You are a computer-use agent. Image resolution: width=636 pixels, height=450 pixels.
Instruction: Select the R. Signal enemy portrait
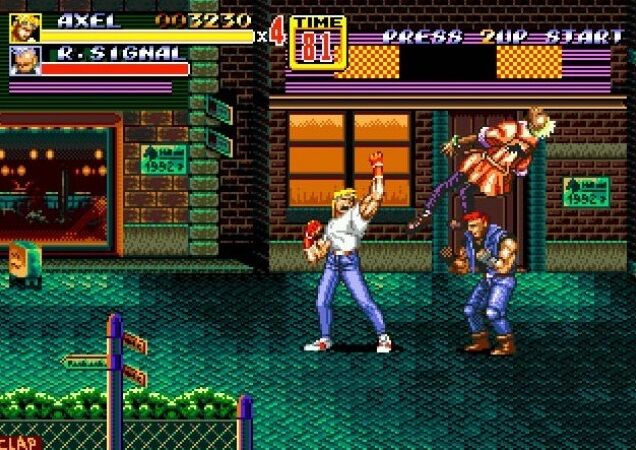25,61
